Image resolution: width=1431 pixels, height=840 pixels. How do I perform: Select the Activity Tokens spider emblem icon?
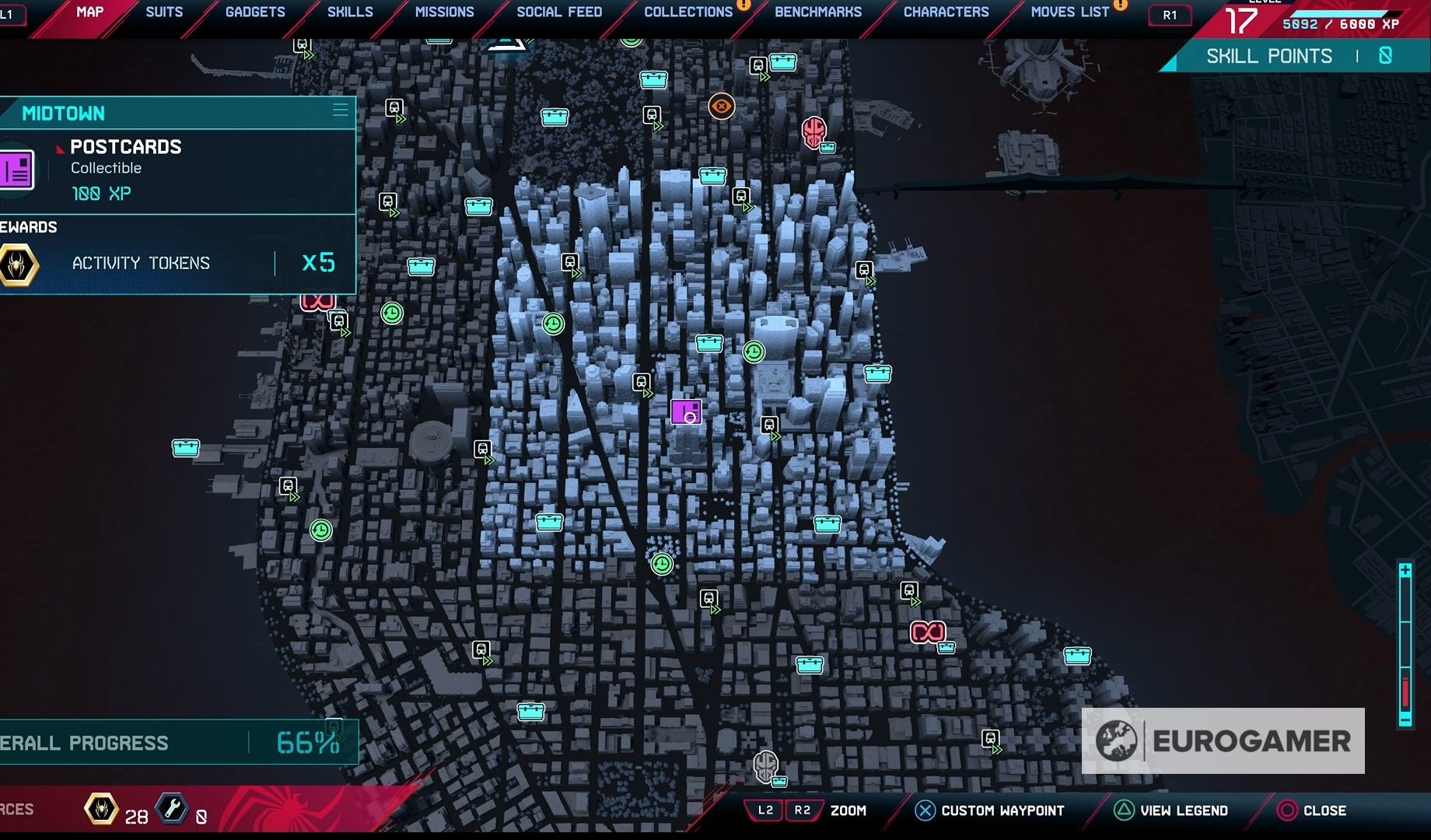[x=17, y=264]
